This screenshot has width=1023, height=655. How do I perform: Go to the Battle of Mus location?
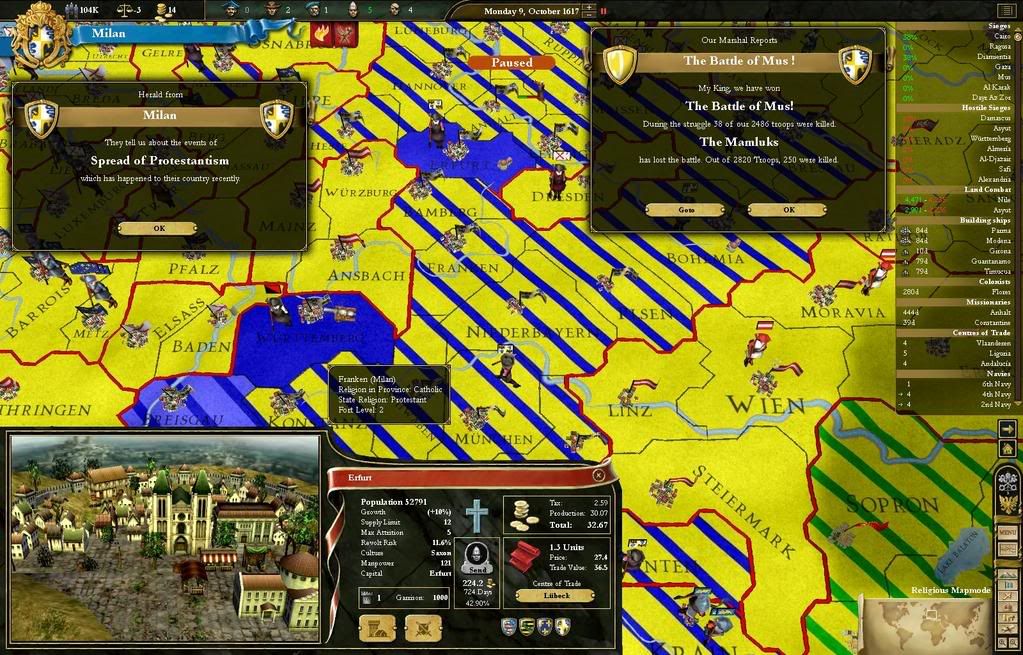(x=685, y=210)
